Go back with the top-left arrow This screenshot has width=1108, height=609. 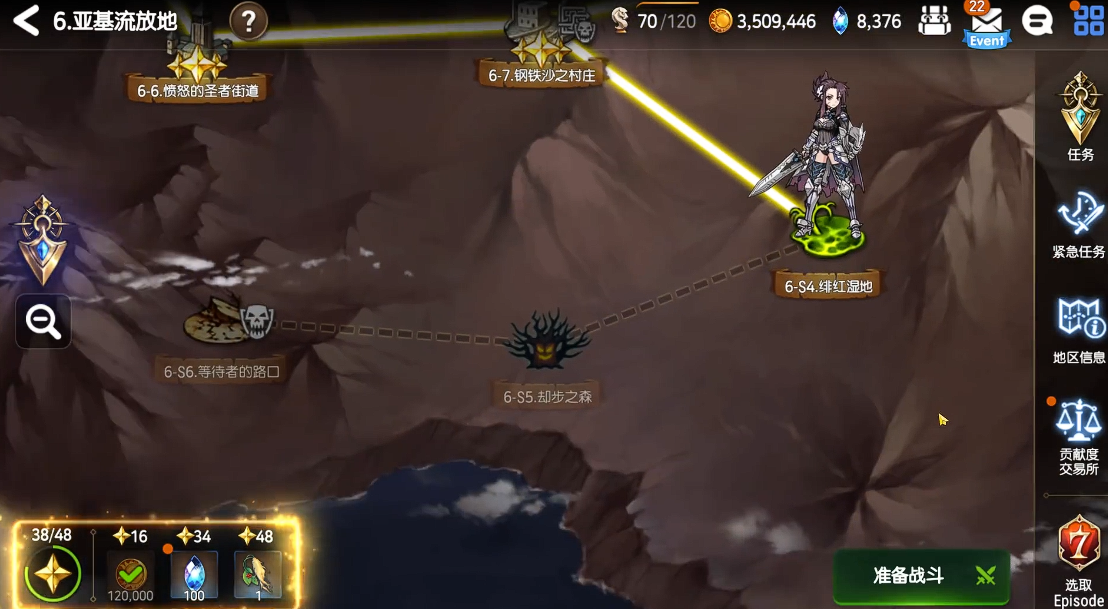tap(26, 21)
